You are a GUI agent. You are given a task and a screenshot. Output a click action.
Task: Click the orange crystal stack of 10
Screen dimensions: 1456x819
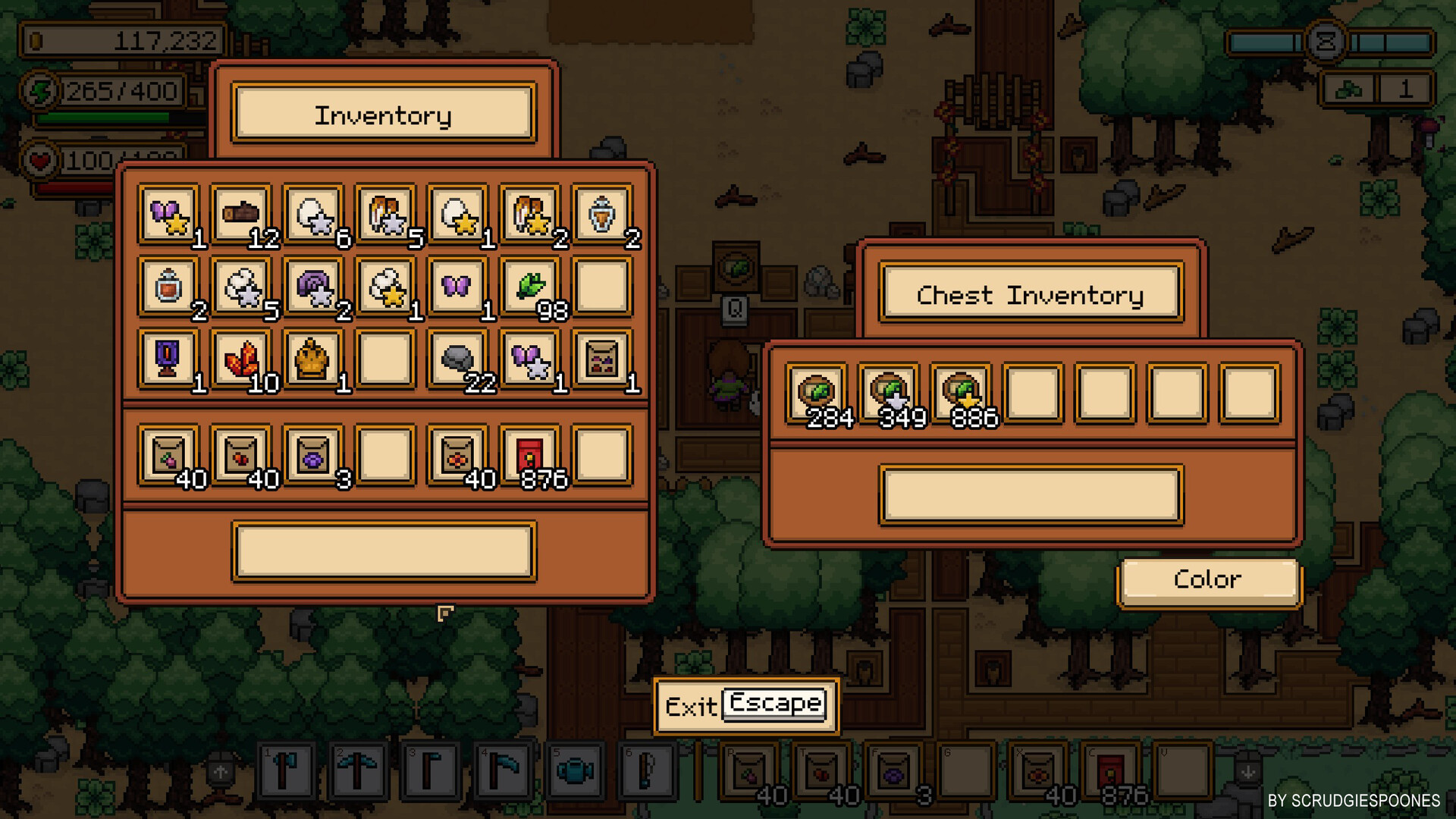(x=241, y=359)
